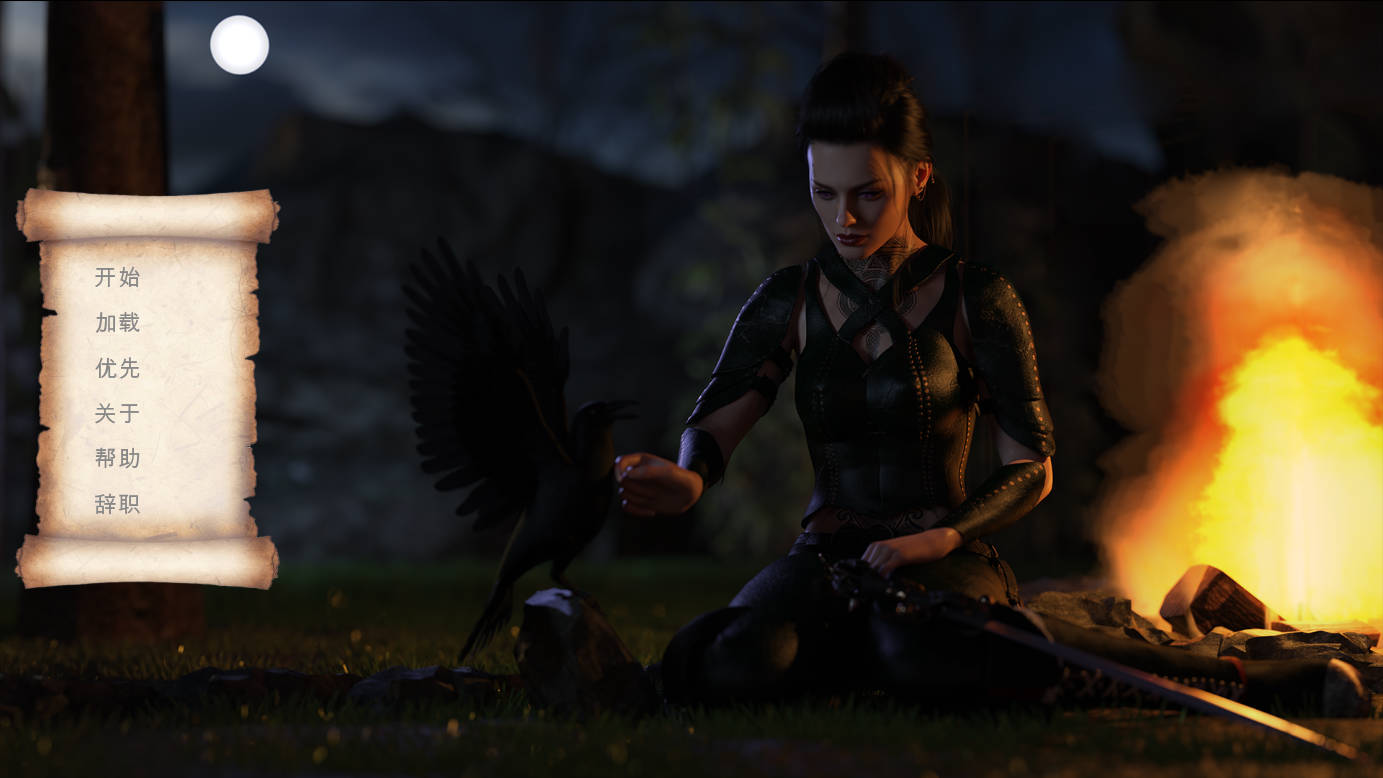Open the 帮助 help screen

click(x=117, y=458)
